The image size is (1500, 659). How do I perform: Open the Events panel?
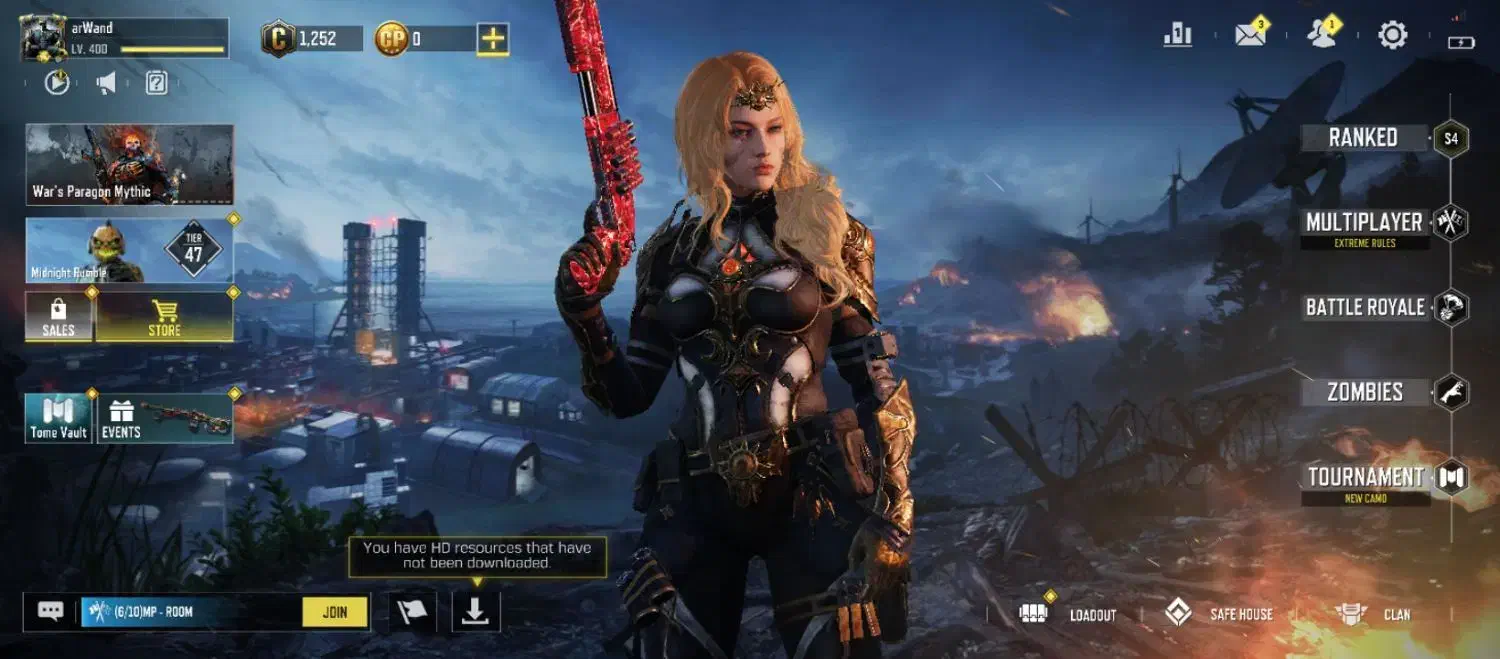coord(166,418)
